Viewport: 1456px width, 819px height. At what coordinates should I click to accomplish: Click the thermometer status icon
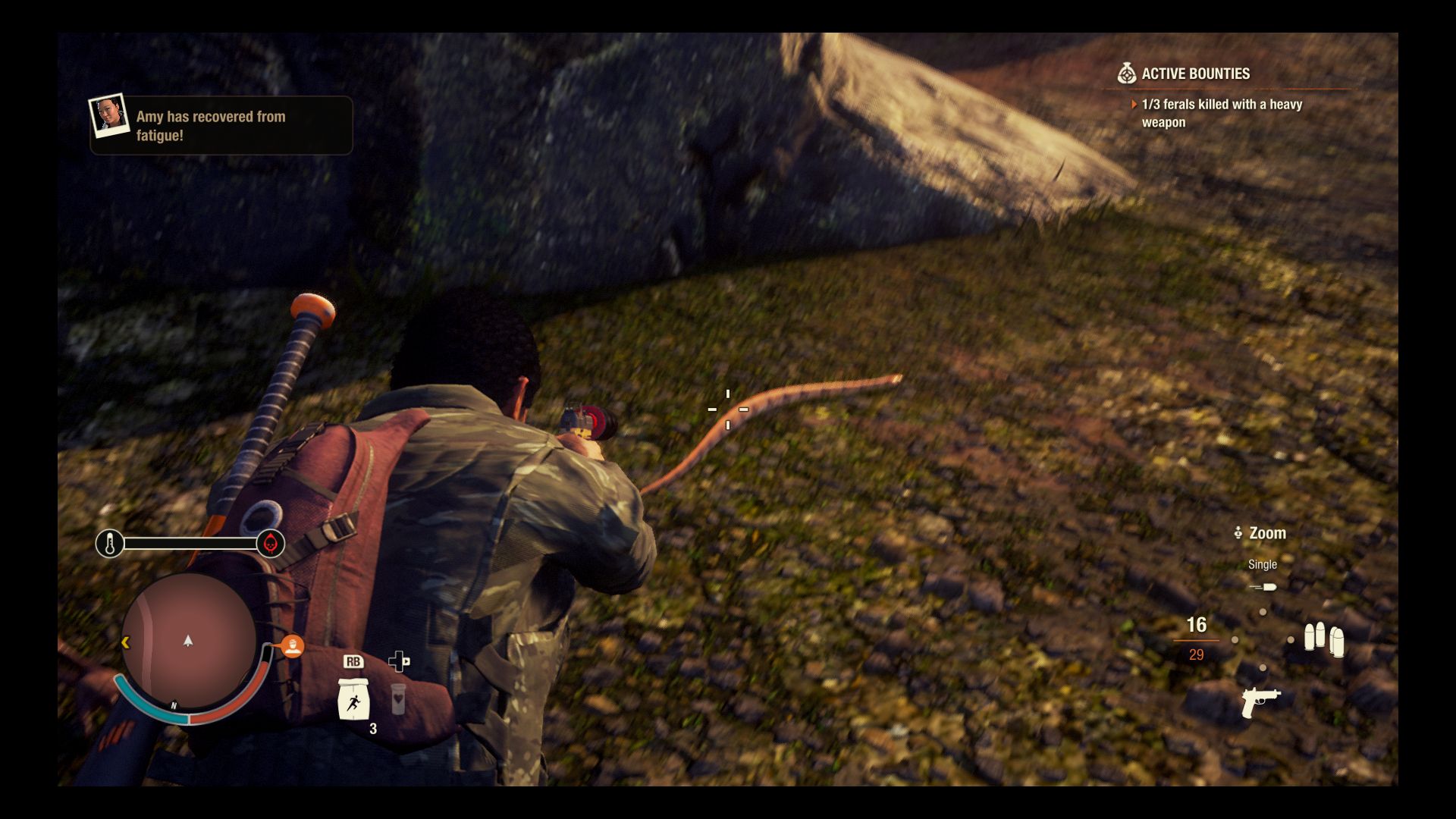(111, 541)
